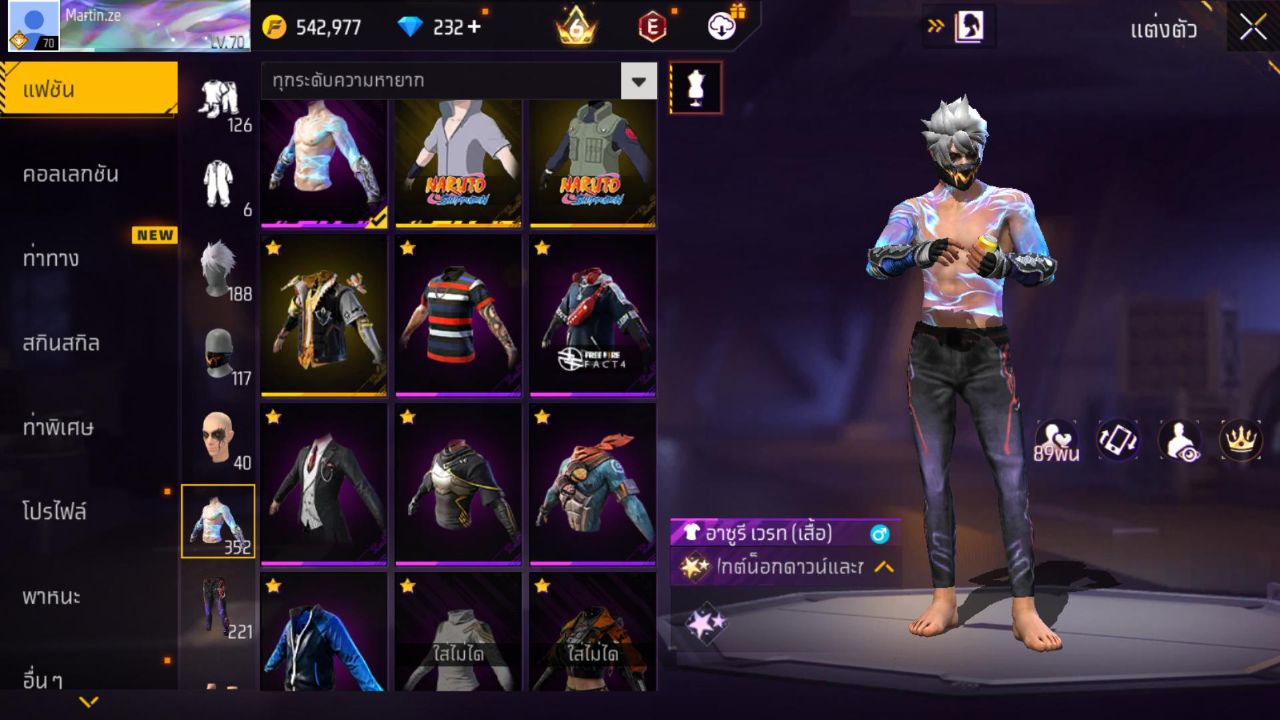Open the red Elite Pass badge icon
The height and width of the screenshot is (720, 1280).
pos(652,27)
